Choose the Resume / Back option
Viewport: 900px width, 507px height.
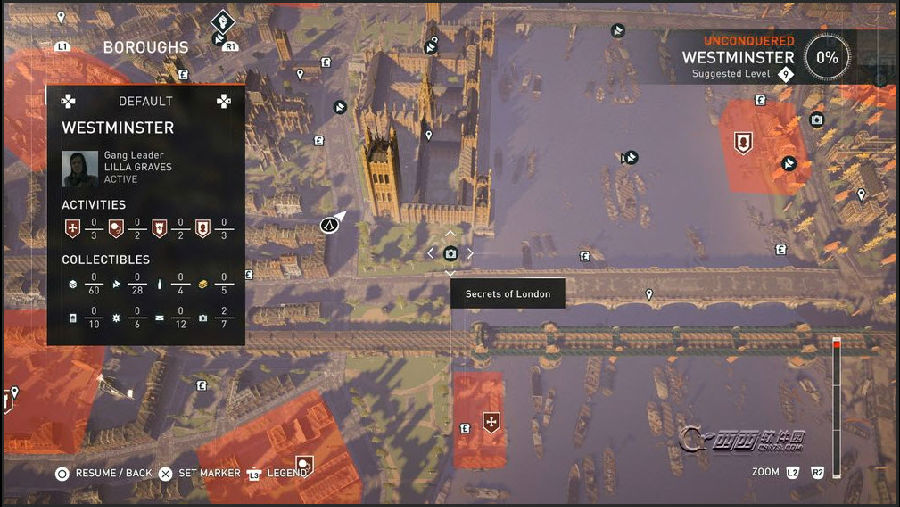tap(104, 472)
